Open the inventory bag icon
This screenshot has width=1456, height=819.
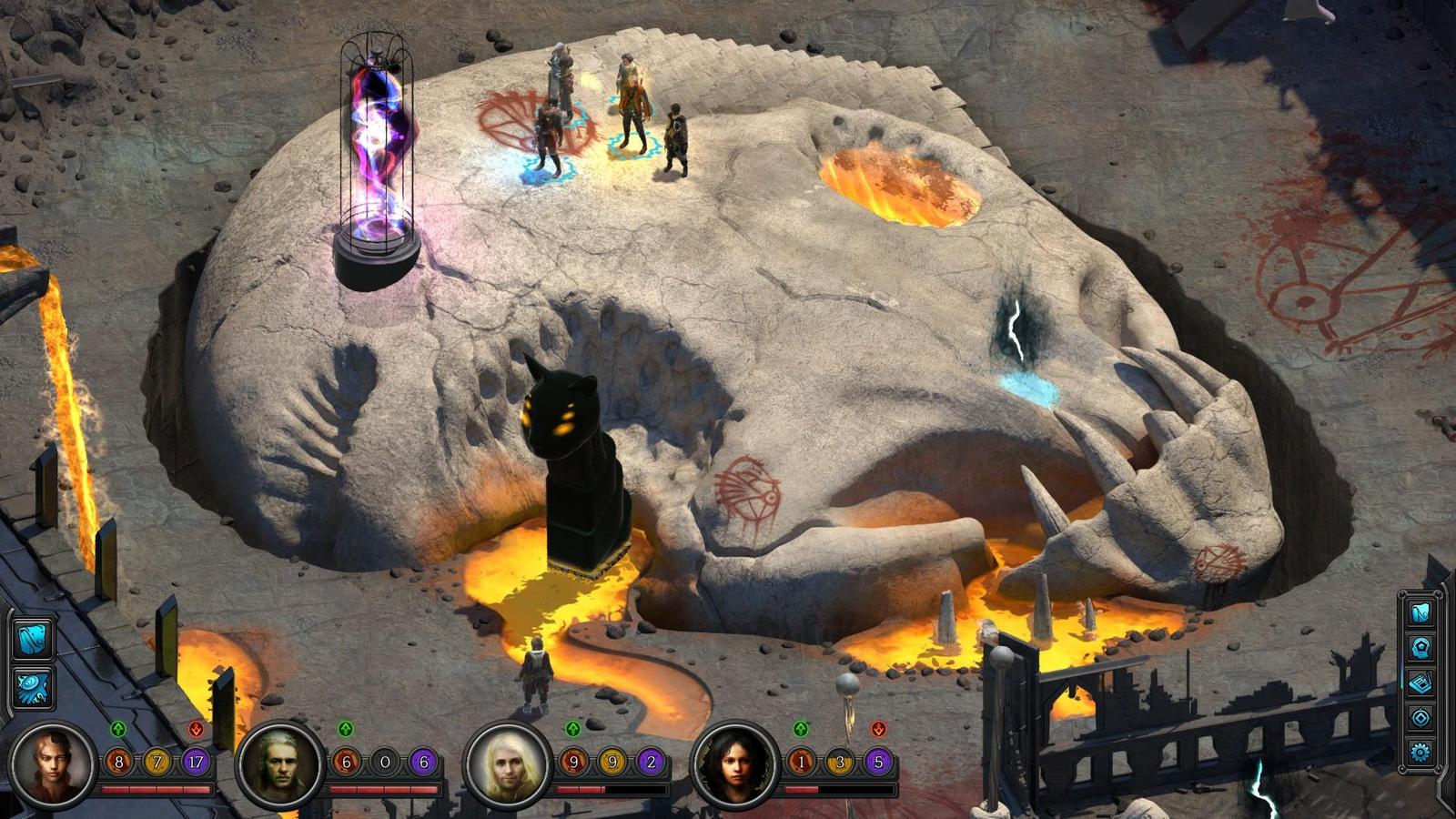click(1421, 612)
